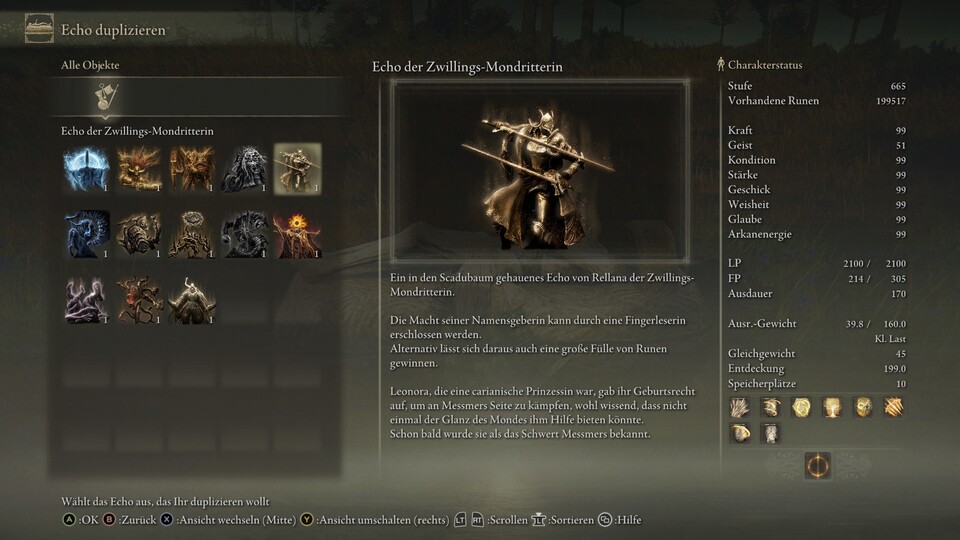The width and height of the screenshot is (960, 540).
Task: Click the golden ring Great Rune icon
Action: (817, 465)
